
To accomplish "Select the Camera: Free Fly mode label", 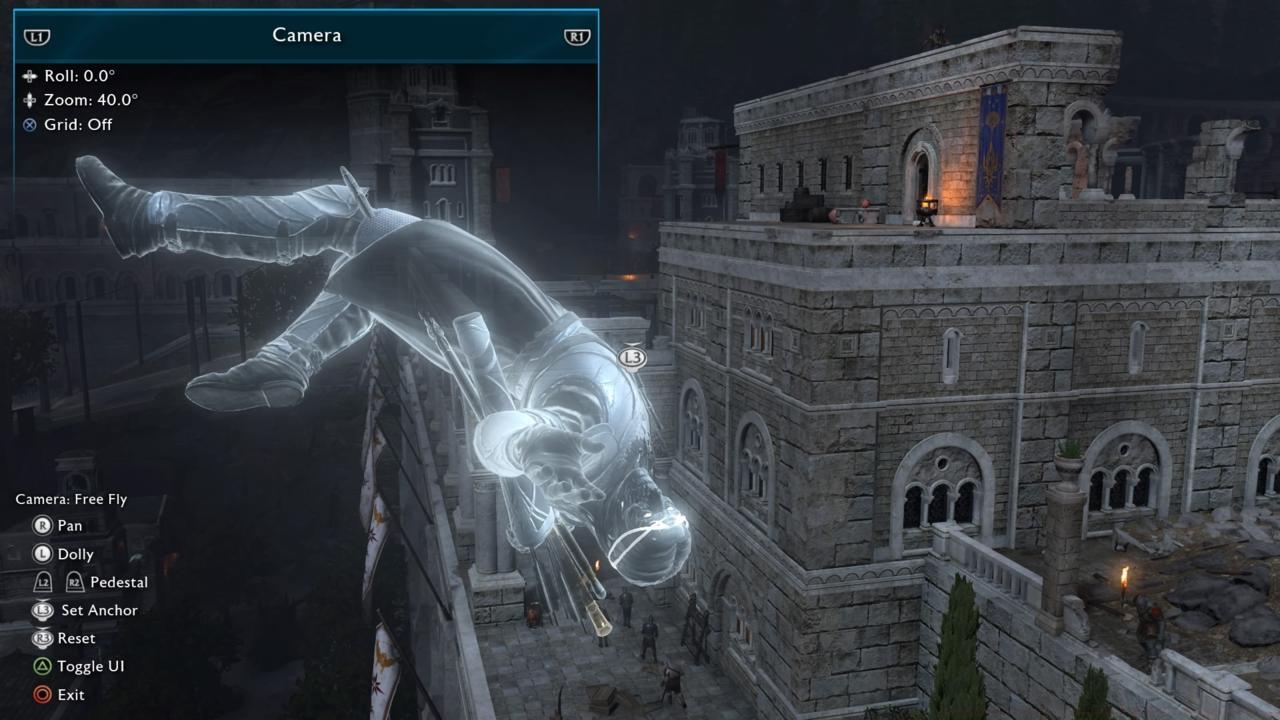I will click(72, 497).
